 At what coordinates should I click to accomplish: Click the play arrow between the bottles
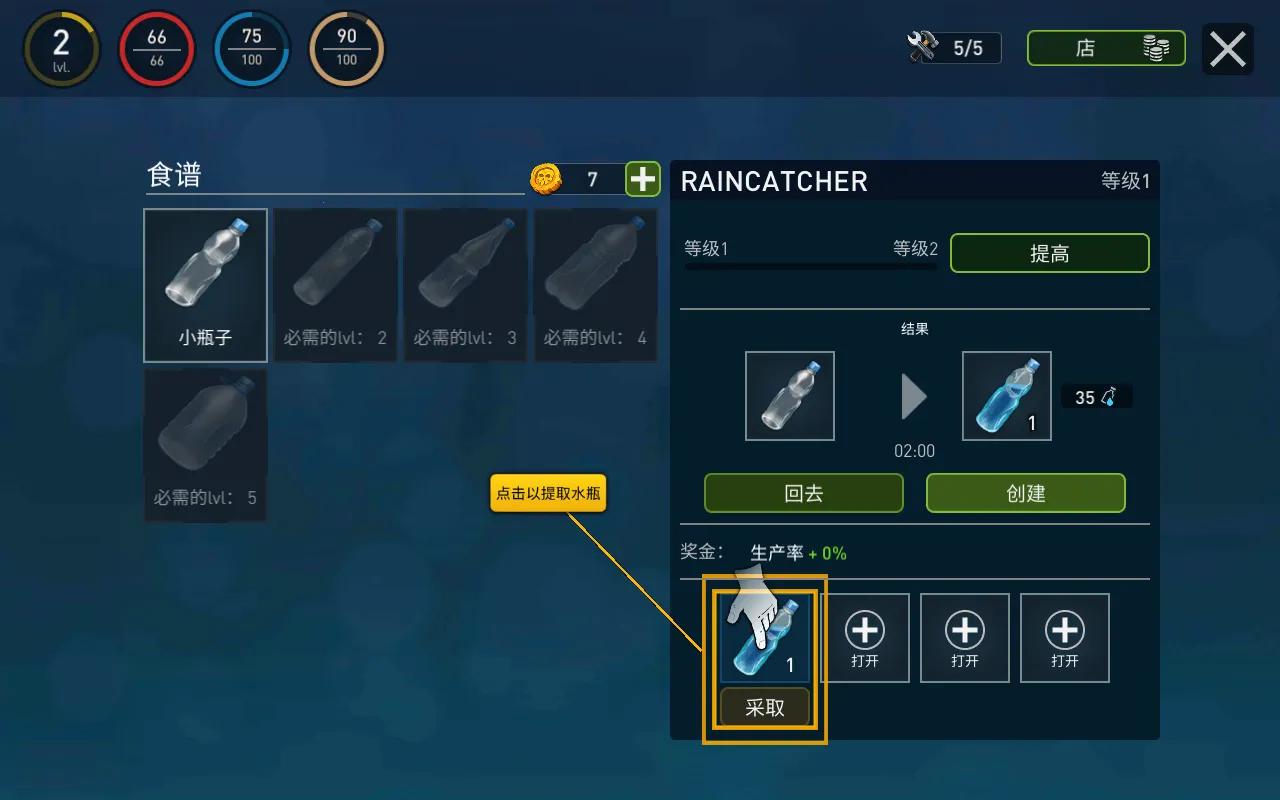(913, 396)
